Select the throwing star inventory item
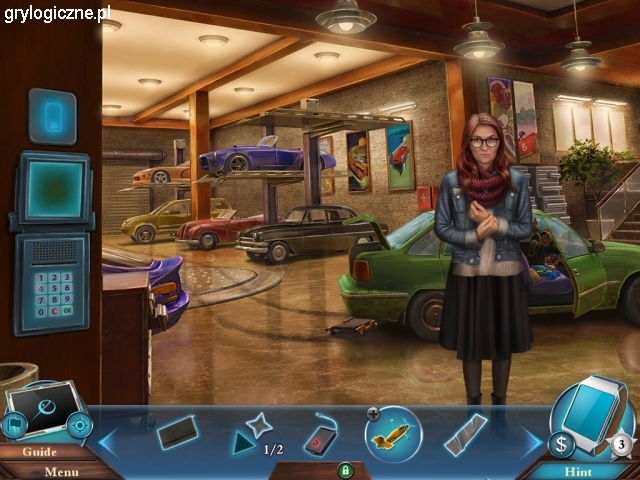This screenshot has width=640, height=480. click(258, 425)
